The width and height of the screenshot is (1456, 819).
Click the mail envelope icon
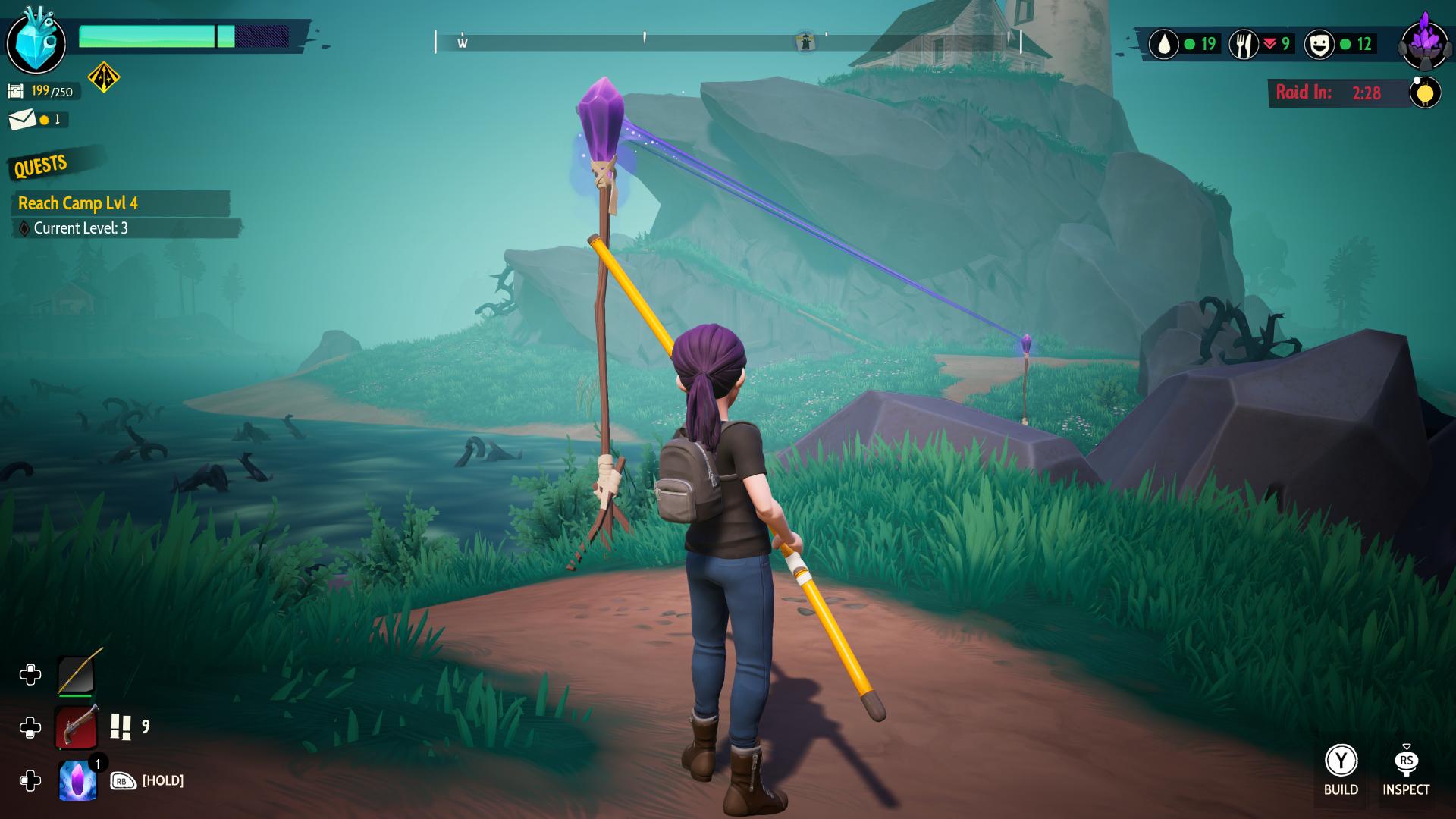(x=22, y=119)
